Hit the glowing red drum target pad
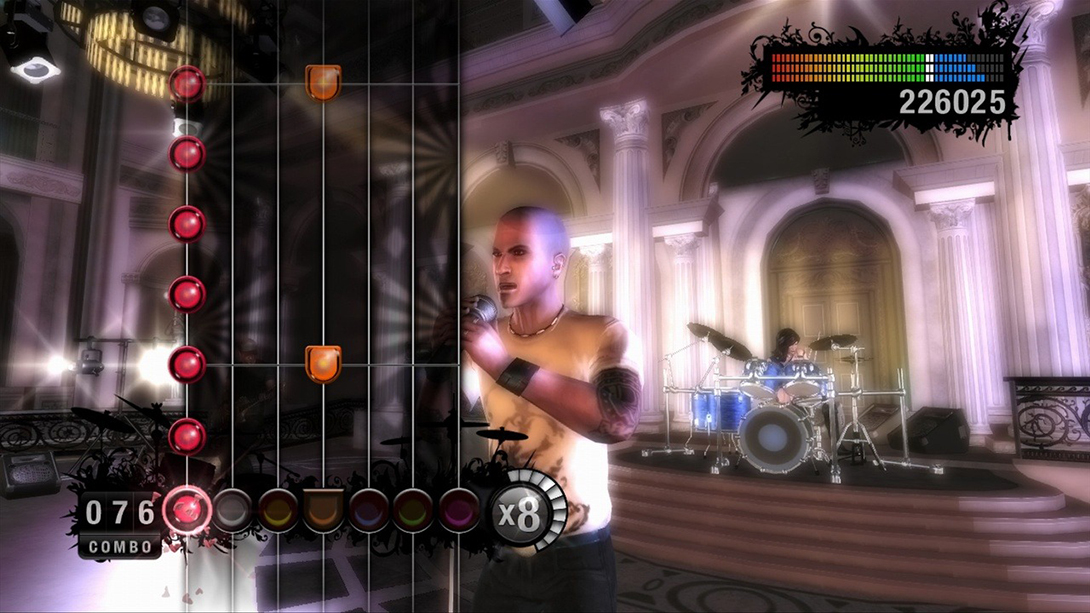1090x613 pixels. [x=185, y=511]
